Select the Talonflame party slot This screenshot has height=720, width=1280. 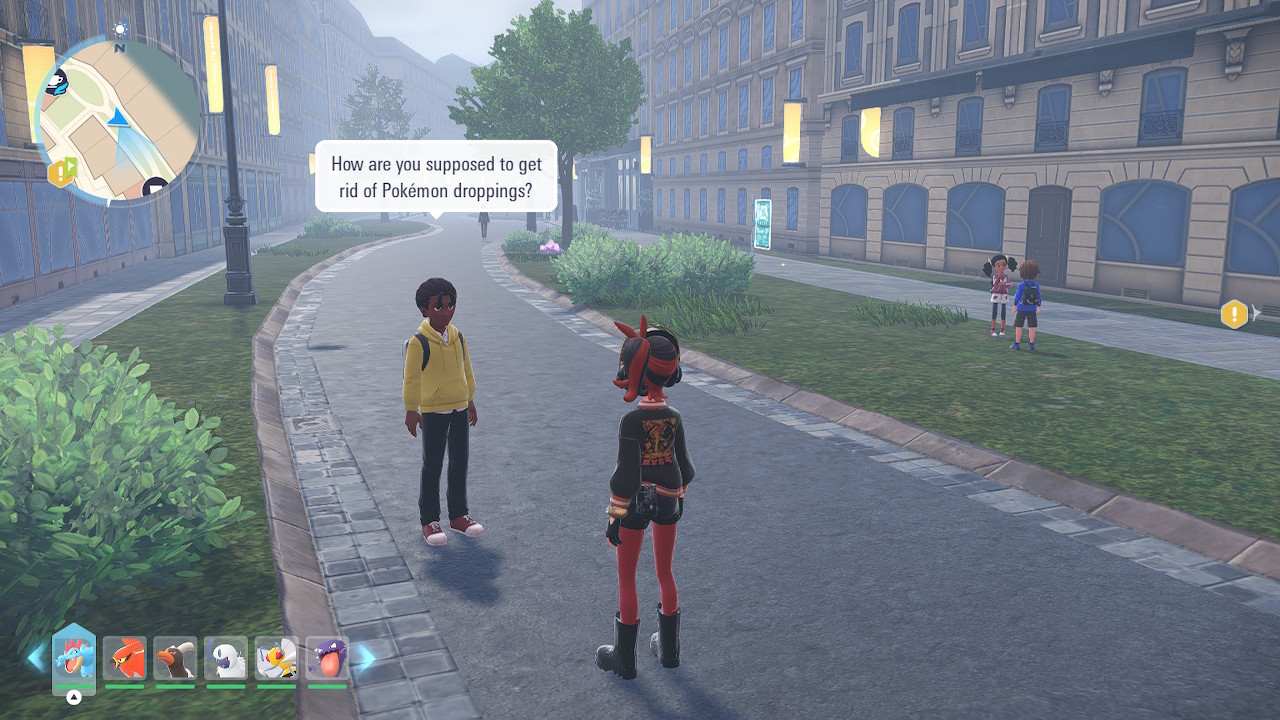(x=124, y=658)
